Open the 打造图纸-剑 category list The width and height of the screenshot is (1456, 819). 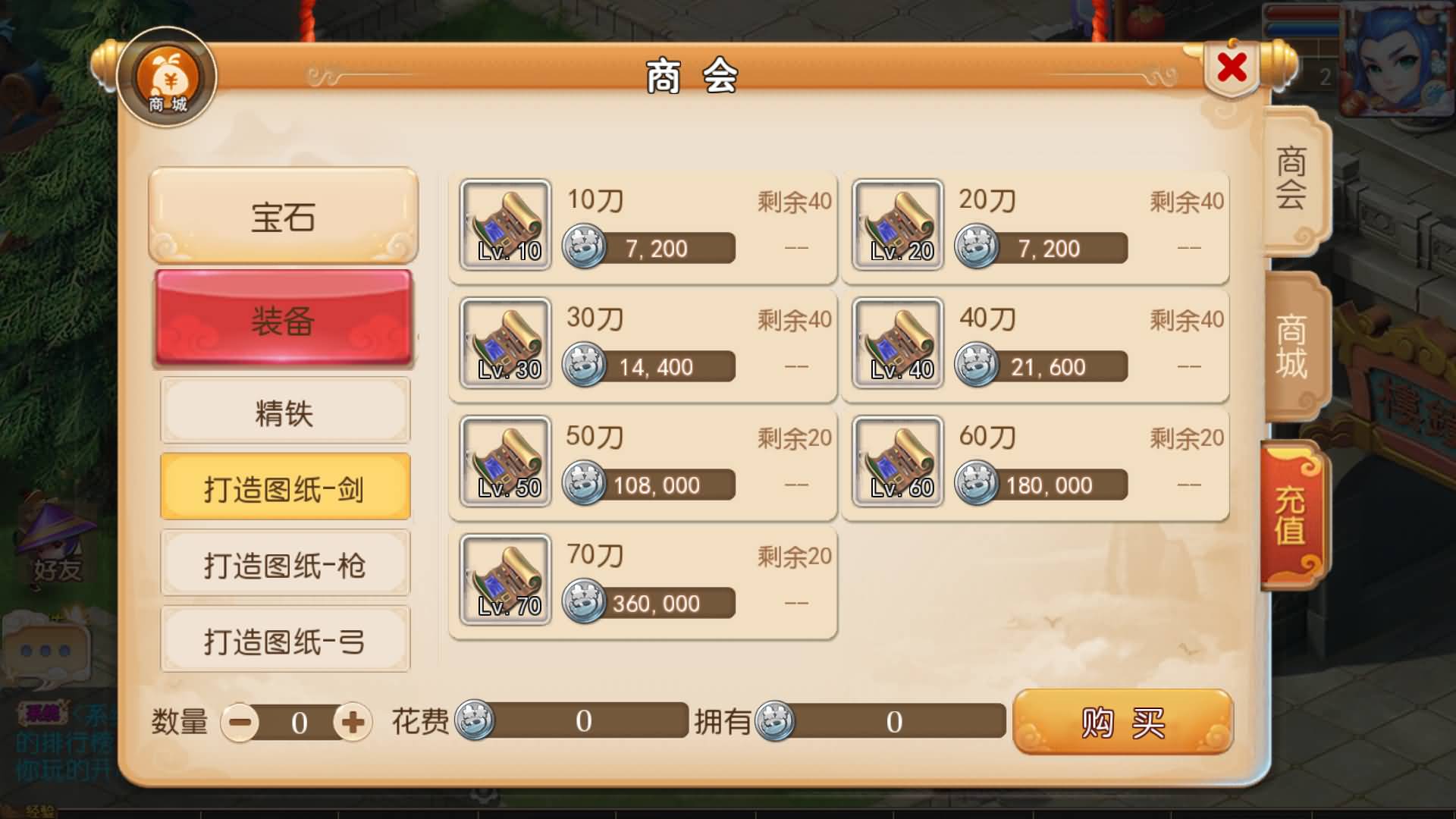click(x=286, y=486)
